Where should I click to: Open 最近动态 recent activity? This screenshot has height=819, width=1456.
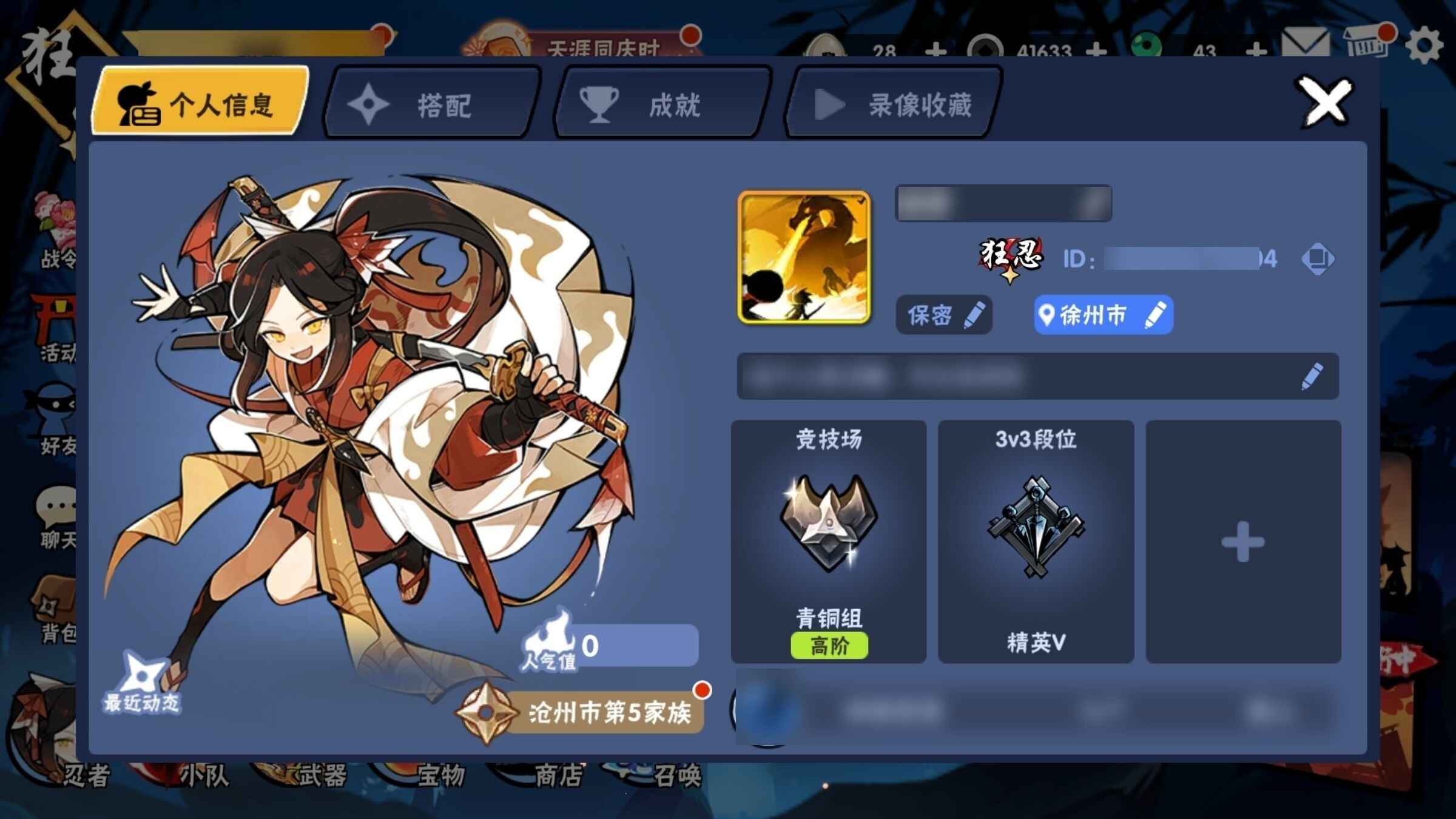(x=142, y=682)
